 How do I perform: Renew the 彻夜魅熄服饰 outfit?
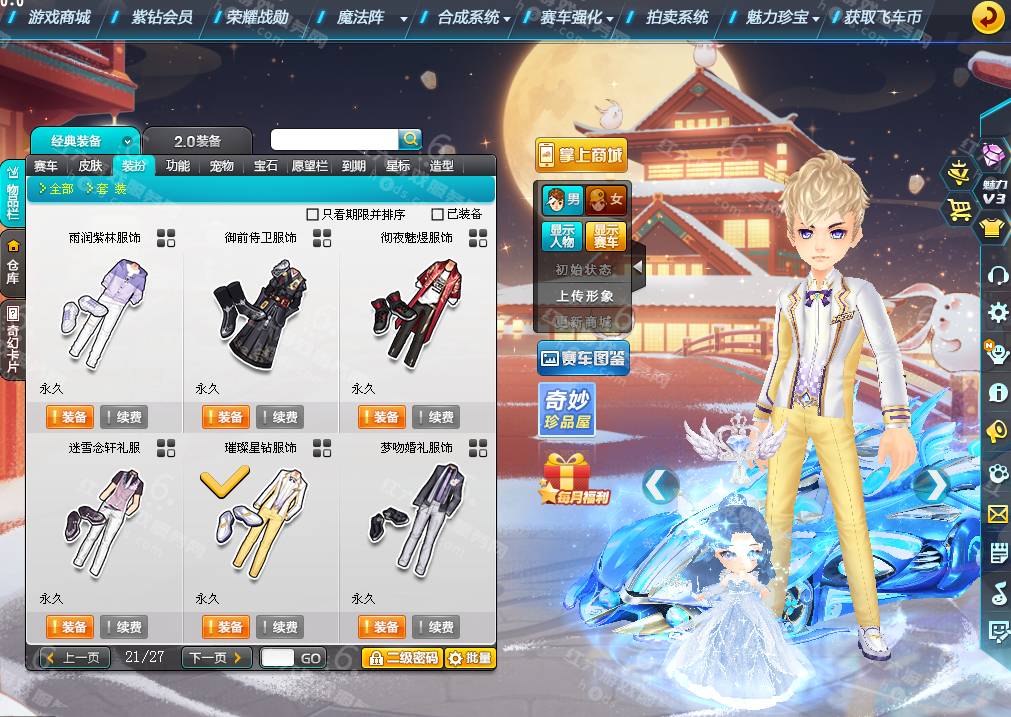tap(436, 417)
